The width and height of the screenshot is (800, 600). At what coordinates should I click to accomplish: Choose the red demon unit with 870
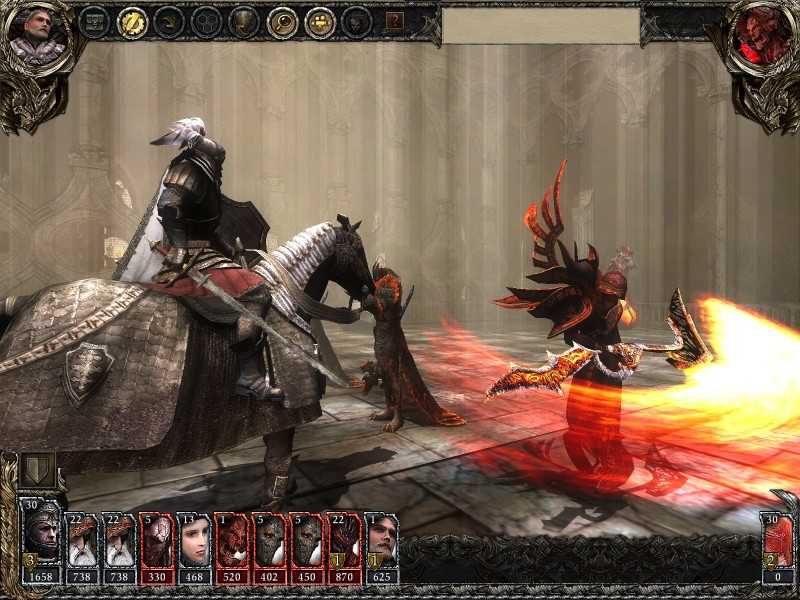[x=343, y=543]
